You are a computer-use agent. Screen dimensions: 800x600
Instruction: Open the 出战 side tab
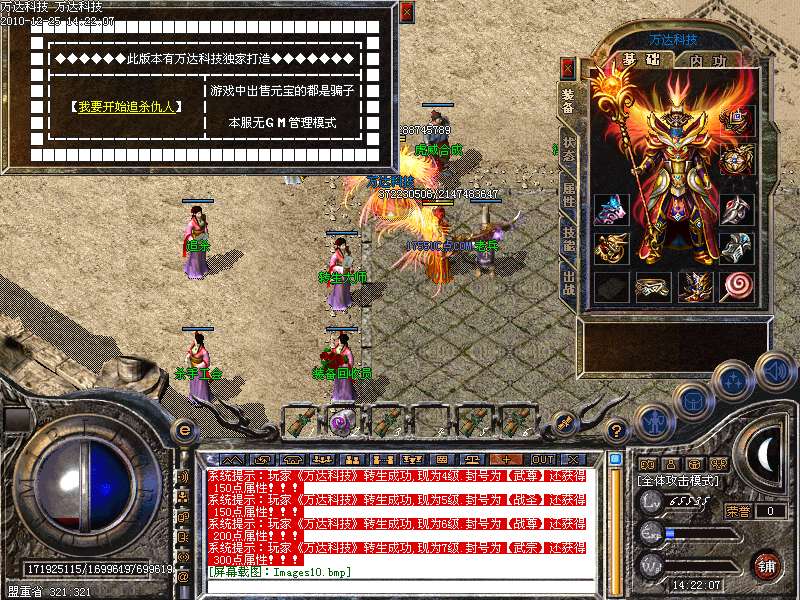click(x=568, y=280)
